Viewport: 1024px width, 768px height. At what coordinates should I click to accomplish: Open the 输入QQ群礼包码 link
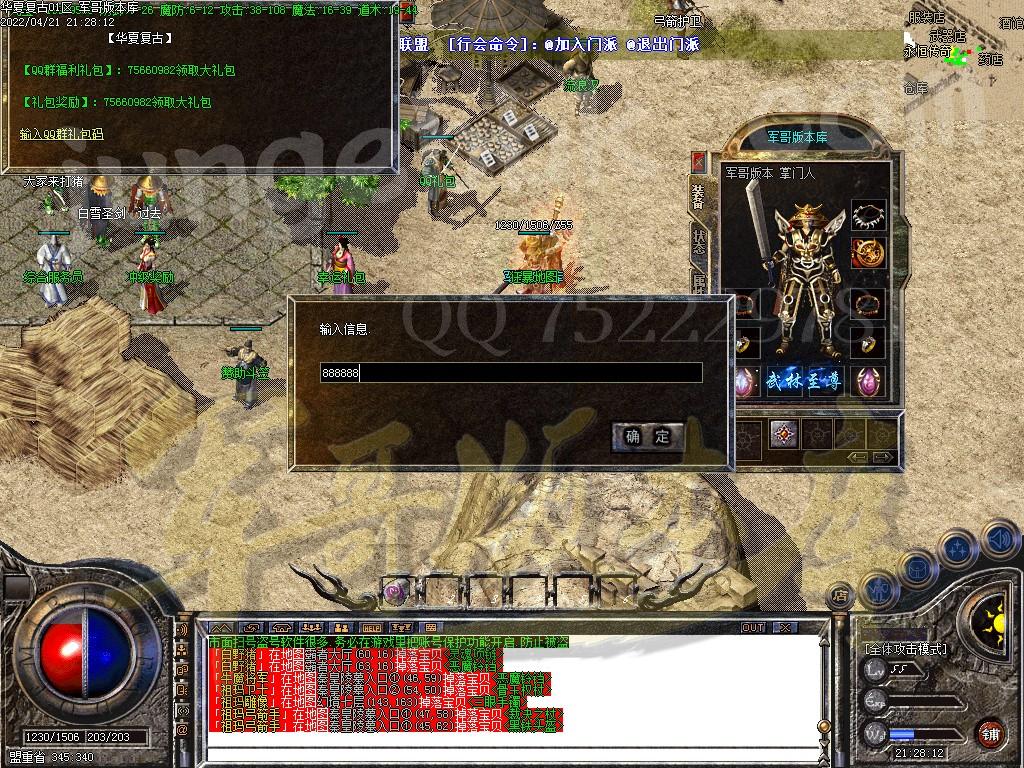[61, 134]
